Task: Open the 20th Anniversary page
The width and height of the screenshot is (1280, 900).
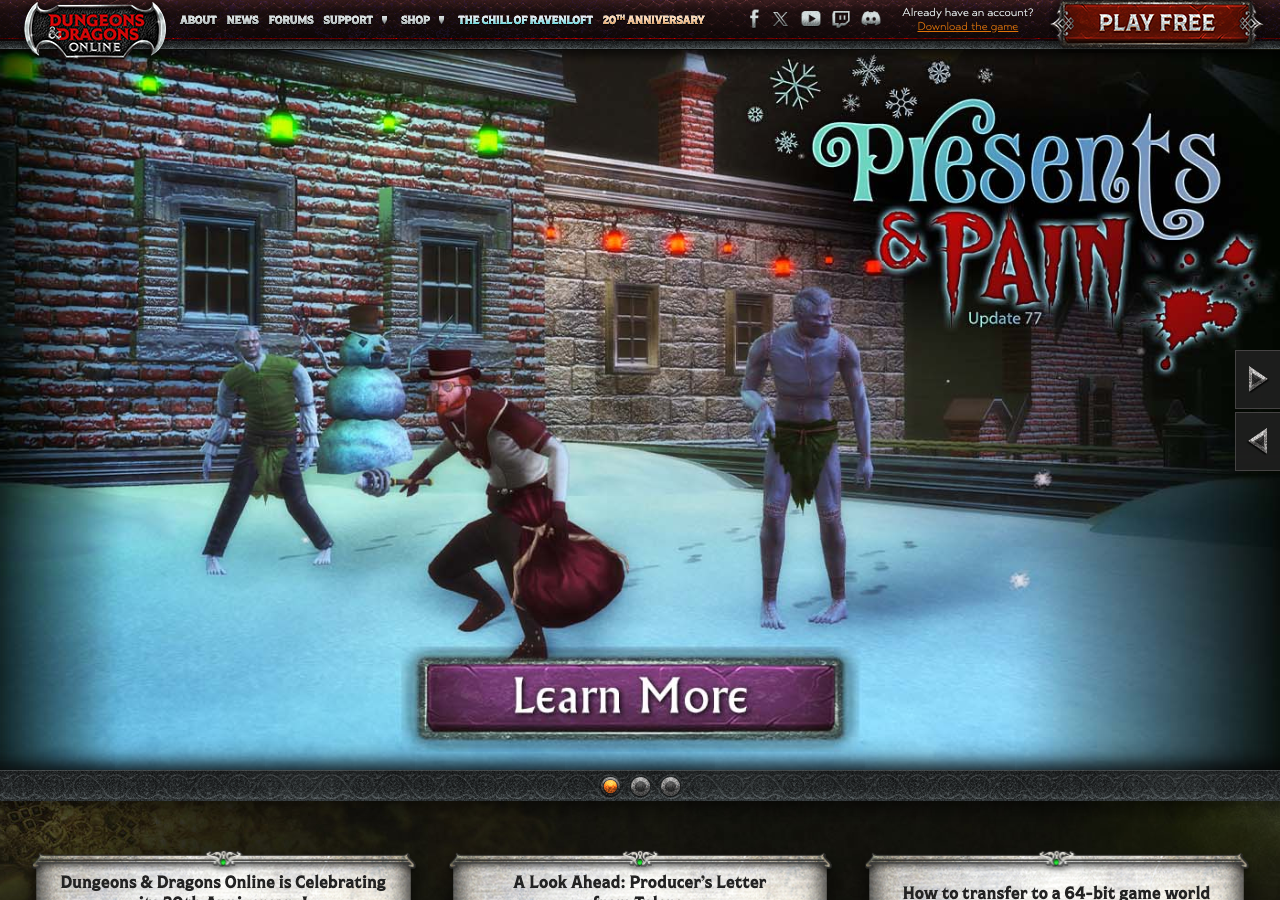Action: click(x=653, y=19)
